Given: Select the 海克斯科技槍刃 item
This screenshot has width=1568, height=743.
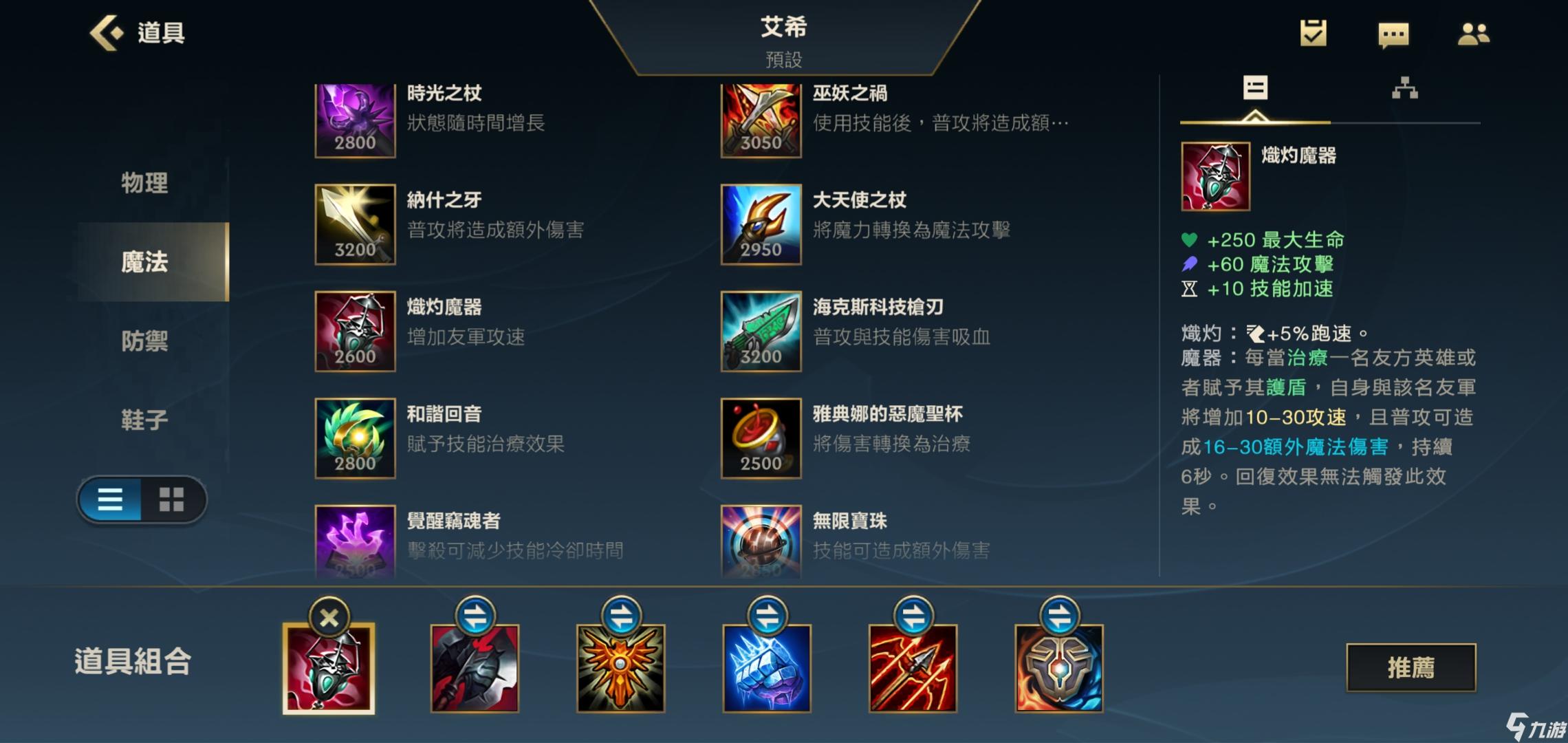Looking at the screenshot, I should coord(761,333).
